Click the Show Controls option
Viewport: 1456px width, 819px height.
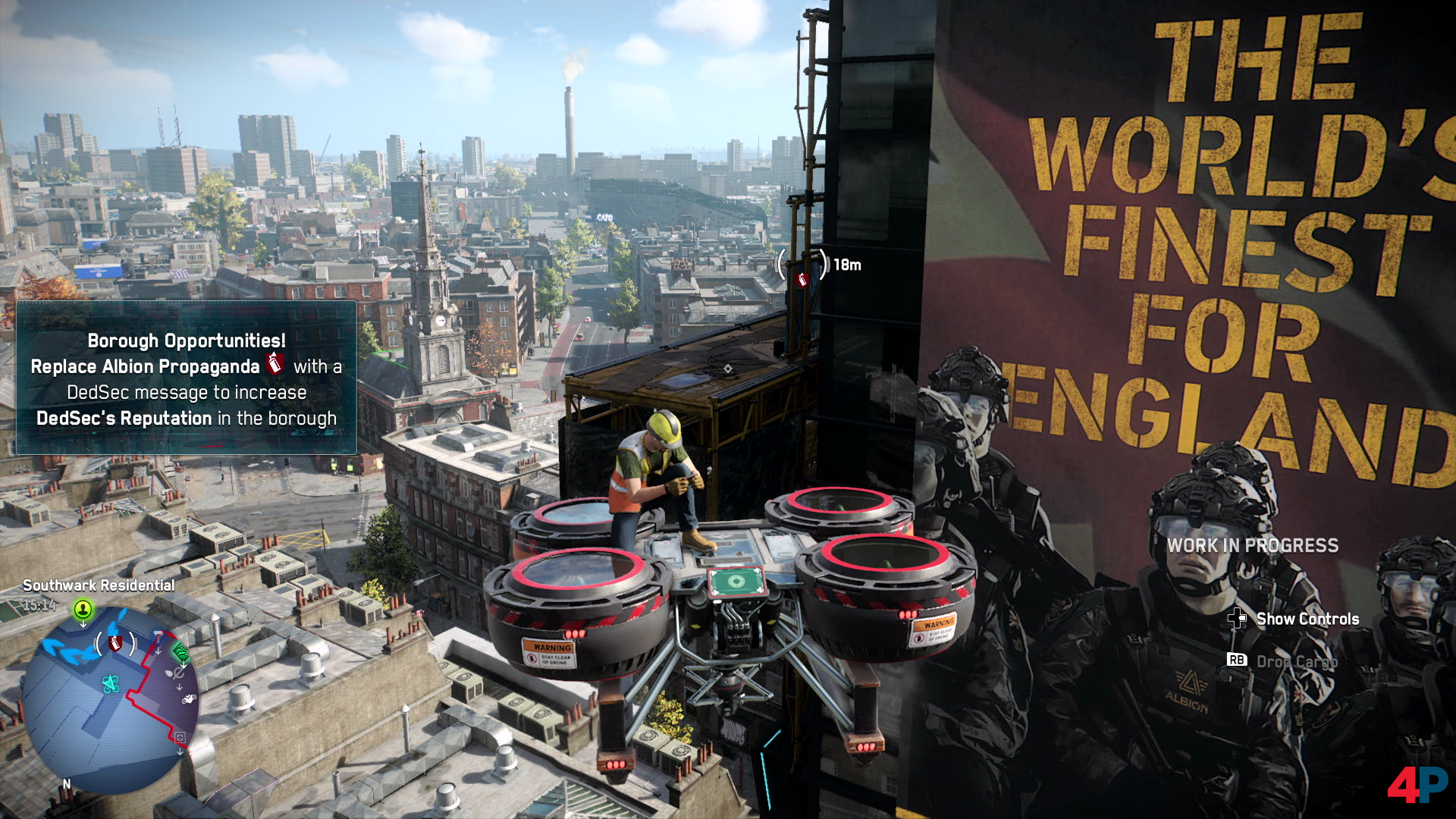point(1307,619)
